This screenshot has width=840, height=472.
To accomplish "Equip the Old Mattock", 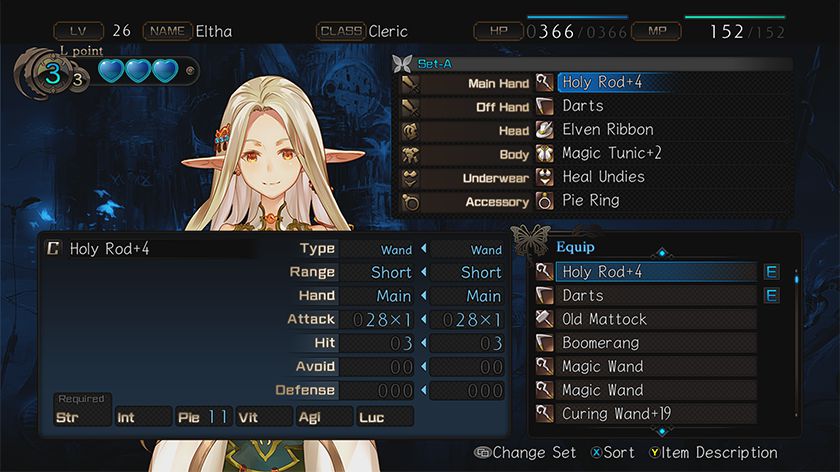I will point(645,319).
